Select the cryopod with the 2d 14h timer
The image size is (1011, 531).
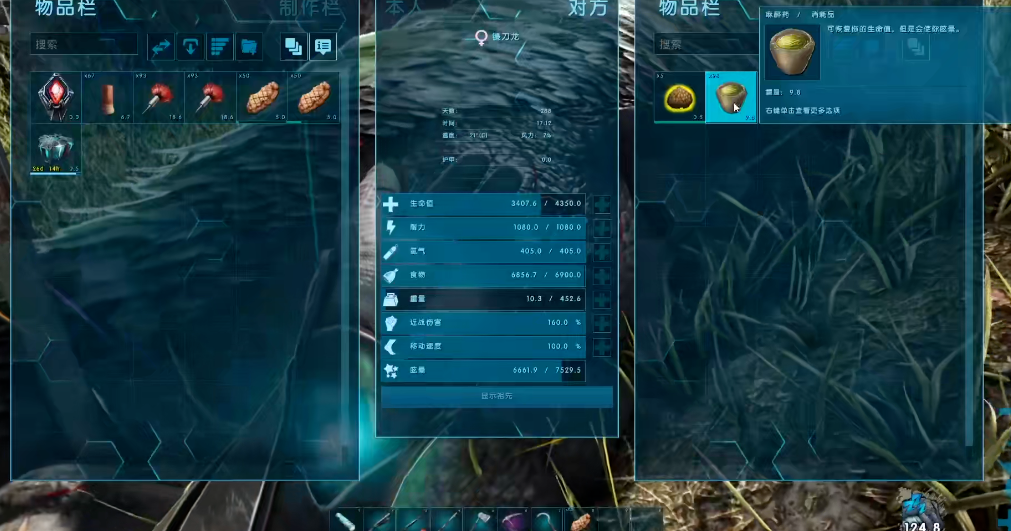tap(56, 149)
